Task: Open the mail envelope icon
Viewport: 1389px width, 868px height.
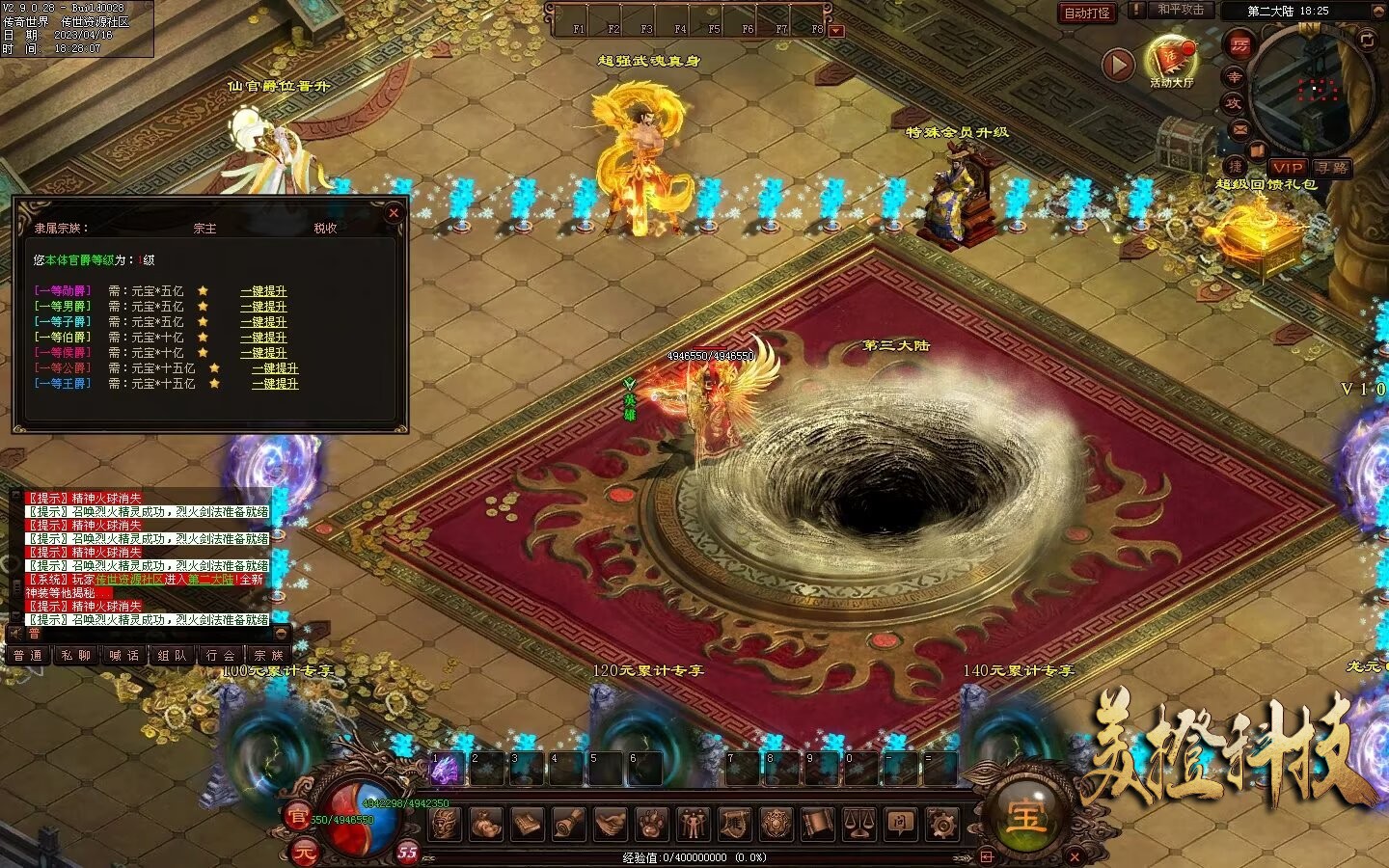Action: pyautogui.click(x=1240, y=128)
